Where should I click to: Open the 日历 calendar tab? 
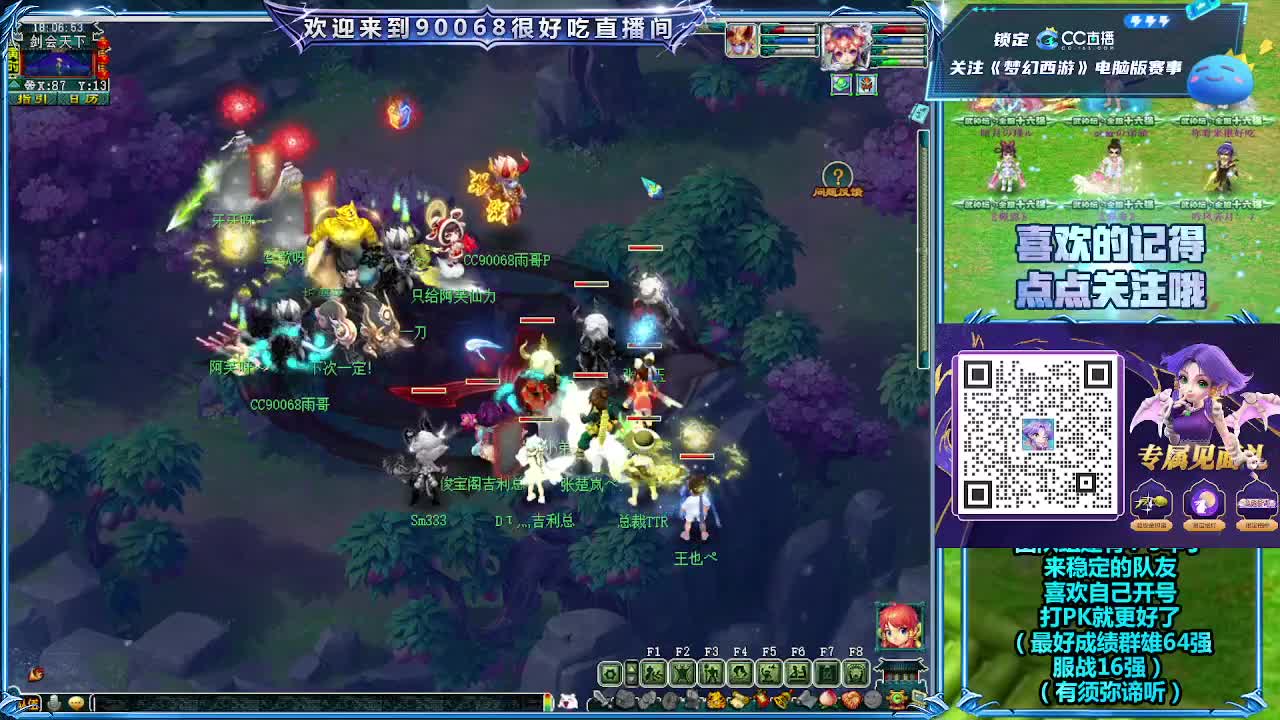[x=86, y=98]
